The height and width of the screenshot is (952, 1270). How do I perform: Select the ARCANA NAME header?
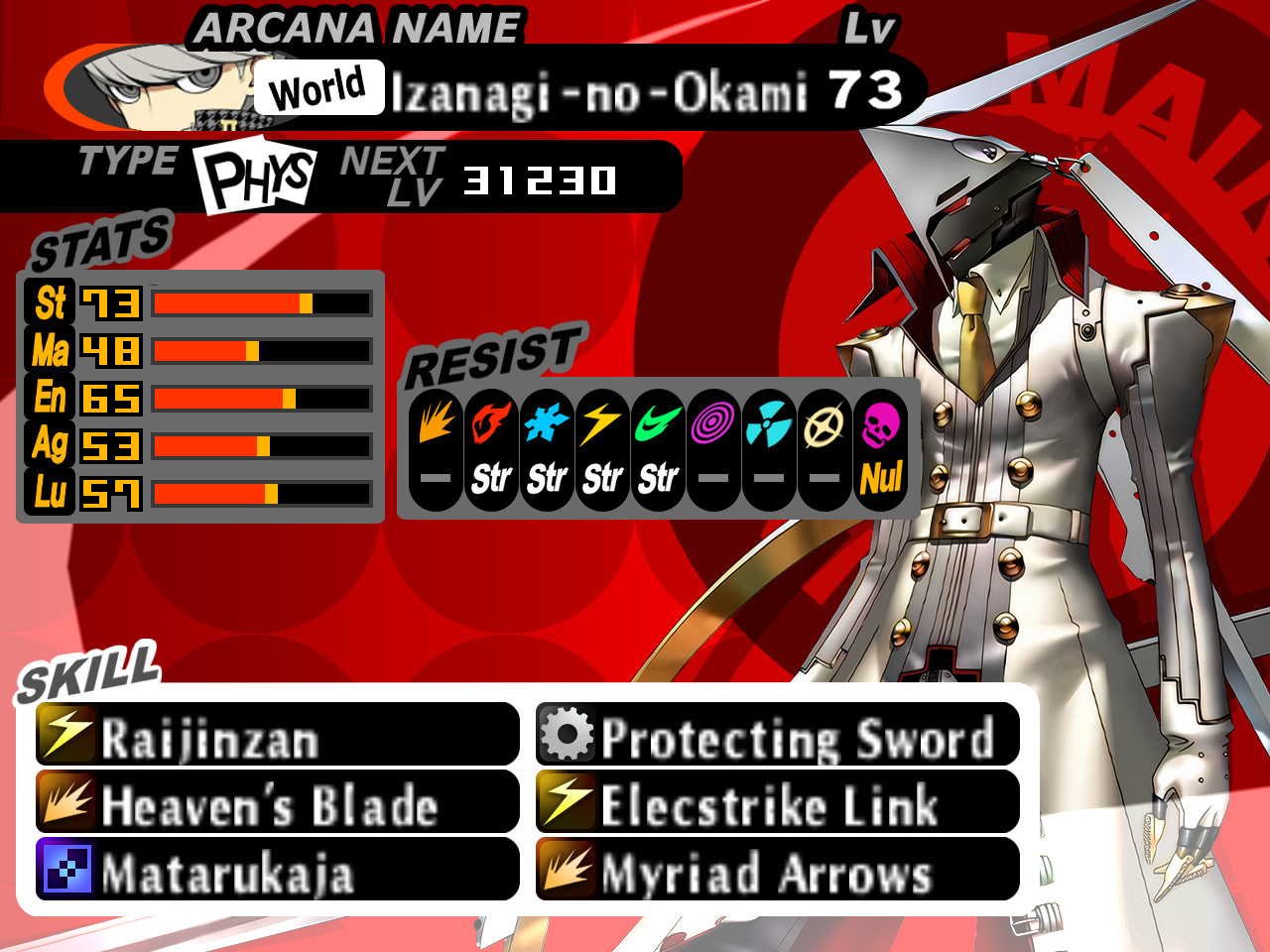coord(357,28)
